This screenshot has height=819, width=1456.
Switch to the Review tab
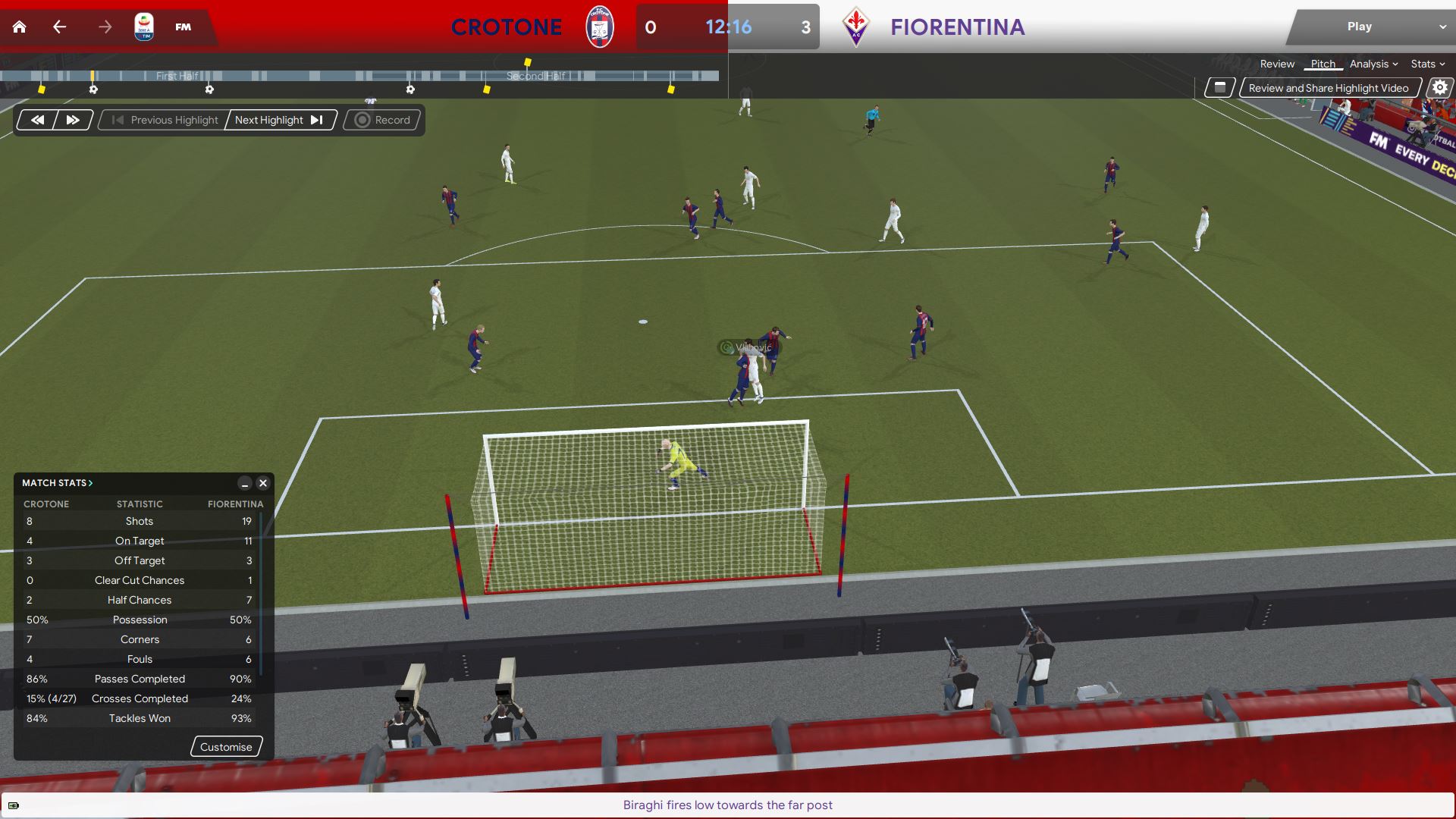pyautogui.click(x=1277, y=64)
